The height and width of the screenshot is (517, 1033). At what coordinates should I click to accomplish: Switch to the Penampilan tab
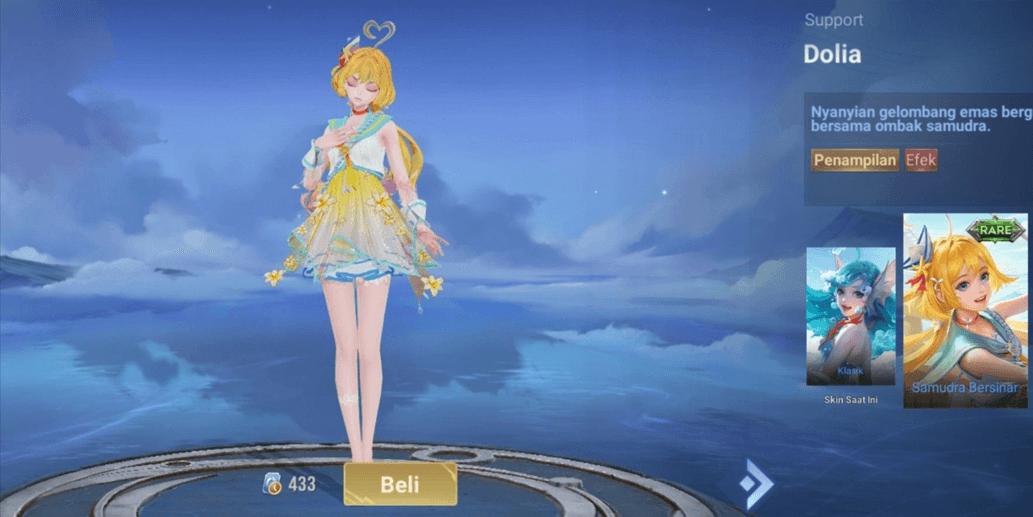point(854,160)
